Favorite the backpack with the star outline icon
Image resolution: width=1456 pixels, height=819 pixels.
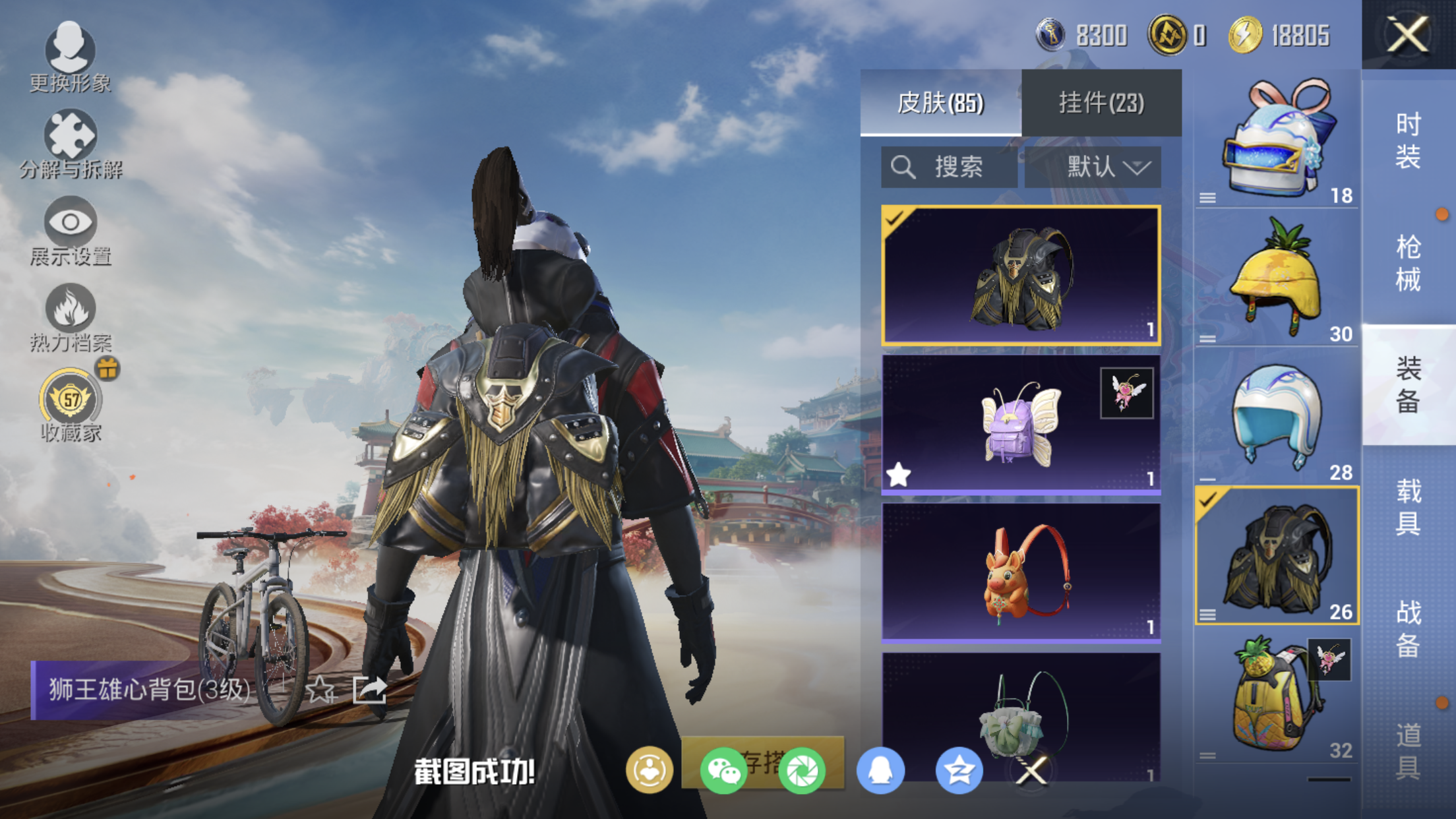(320, 690)
